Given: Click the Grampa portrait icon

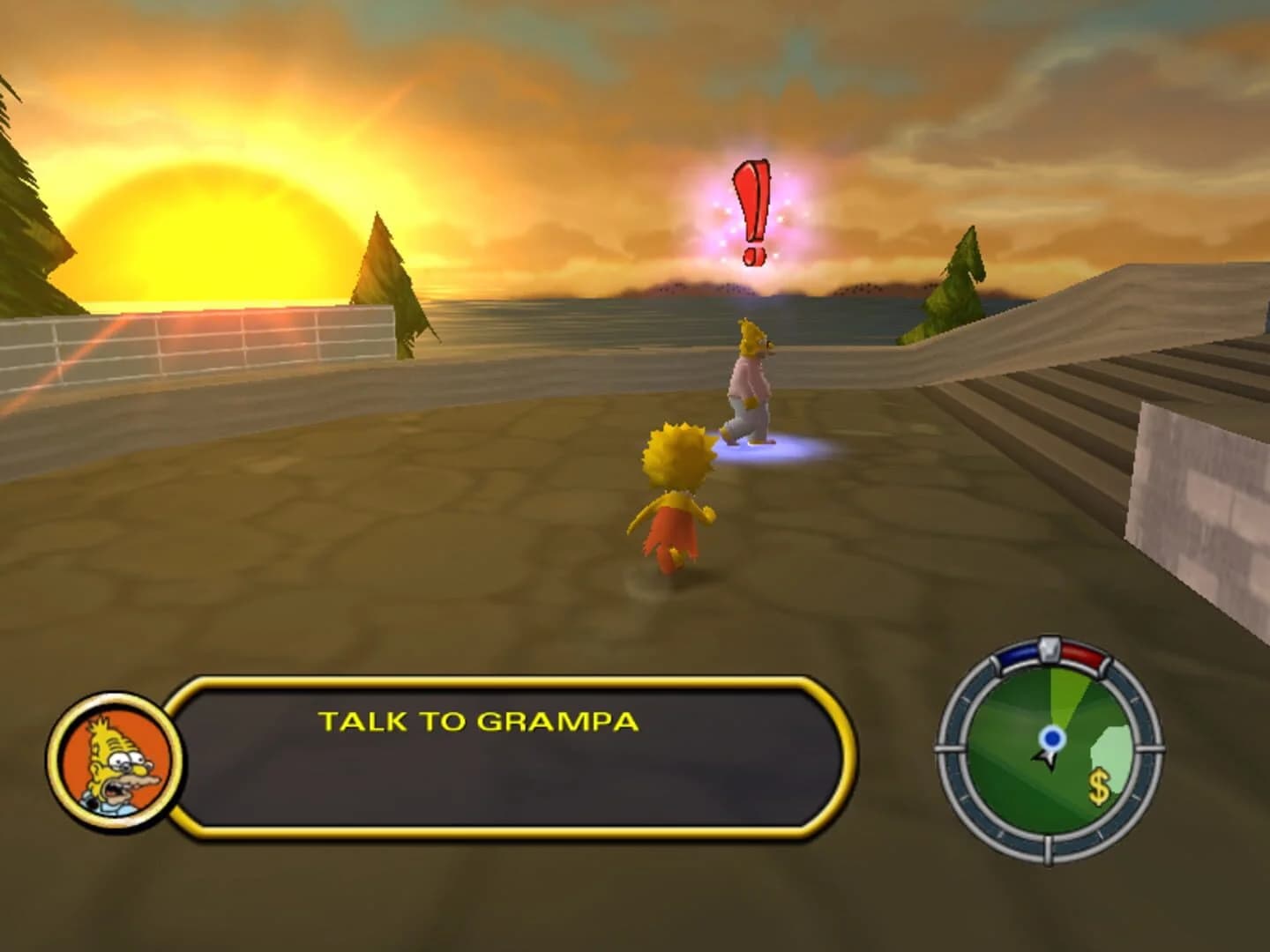Looking at the screenshot, I should click(x=115, y=760).
